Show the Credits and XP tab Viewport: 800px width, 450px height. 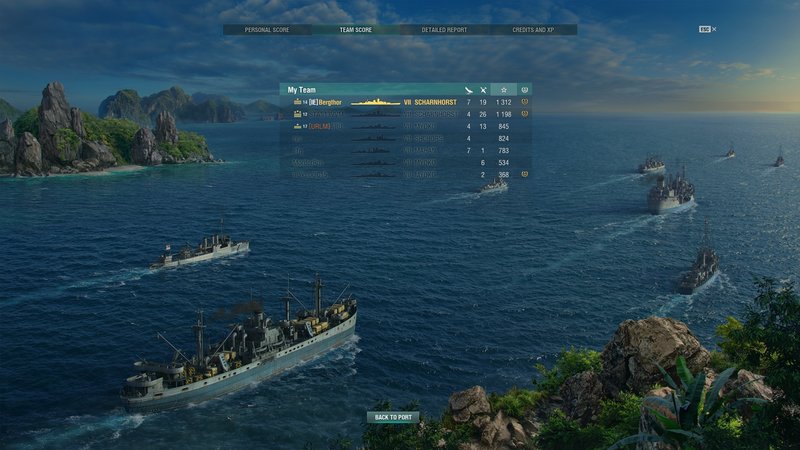tap(532, 30)
